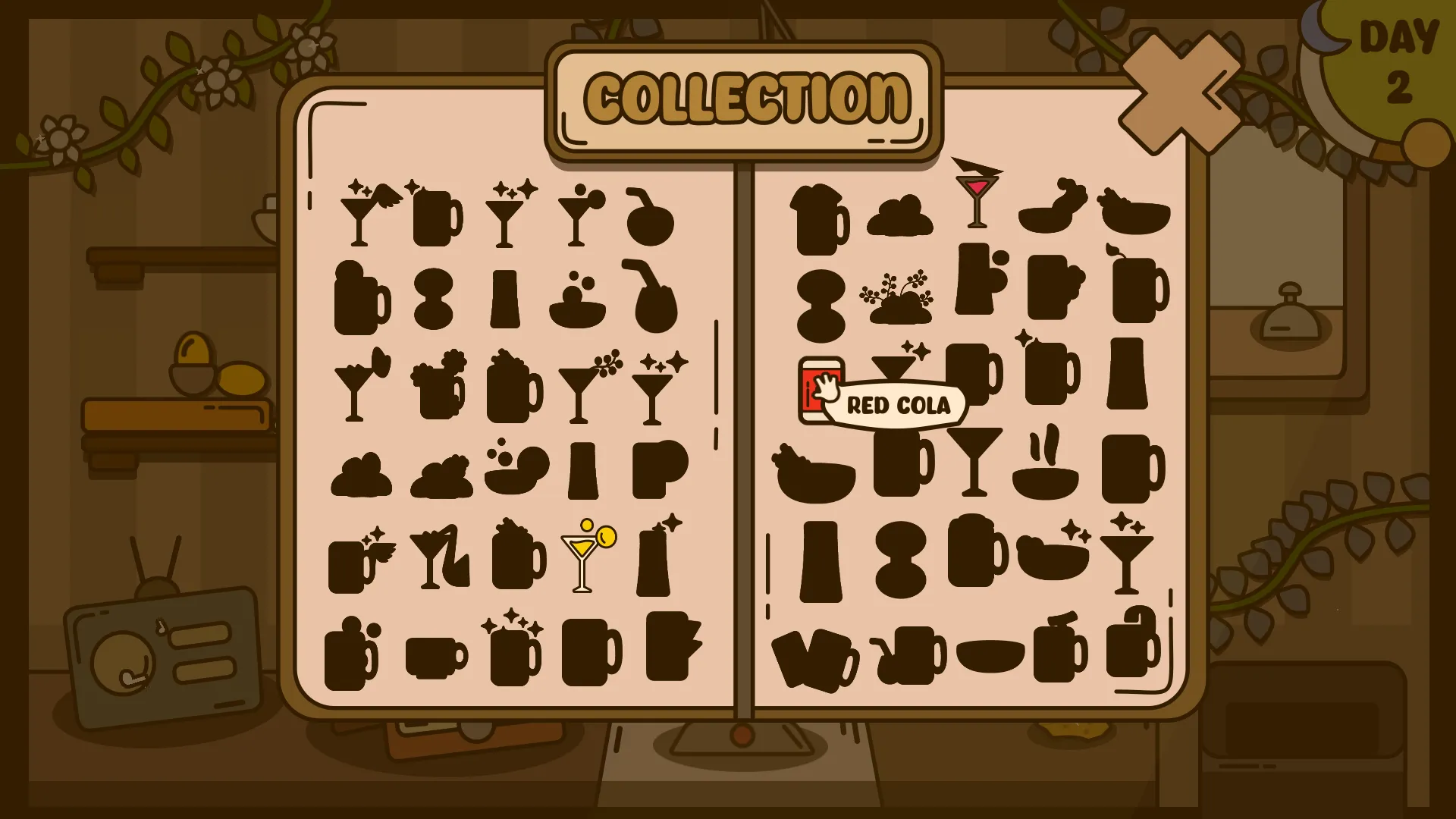The image size is (1456, 819).
Task: Select the unlocked Red Cola can
Action: [x=819, y=391]
